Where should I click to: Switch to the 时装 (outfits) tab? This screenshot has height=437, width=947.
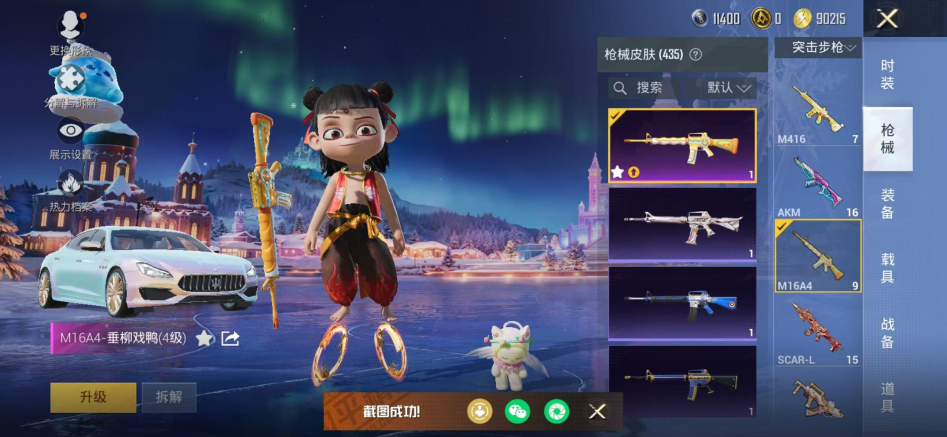(887, 74)
